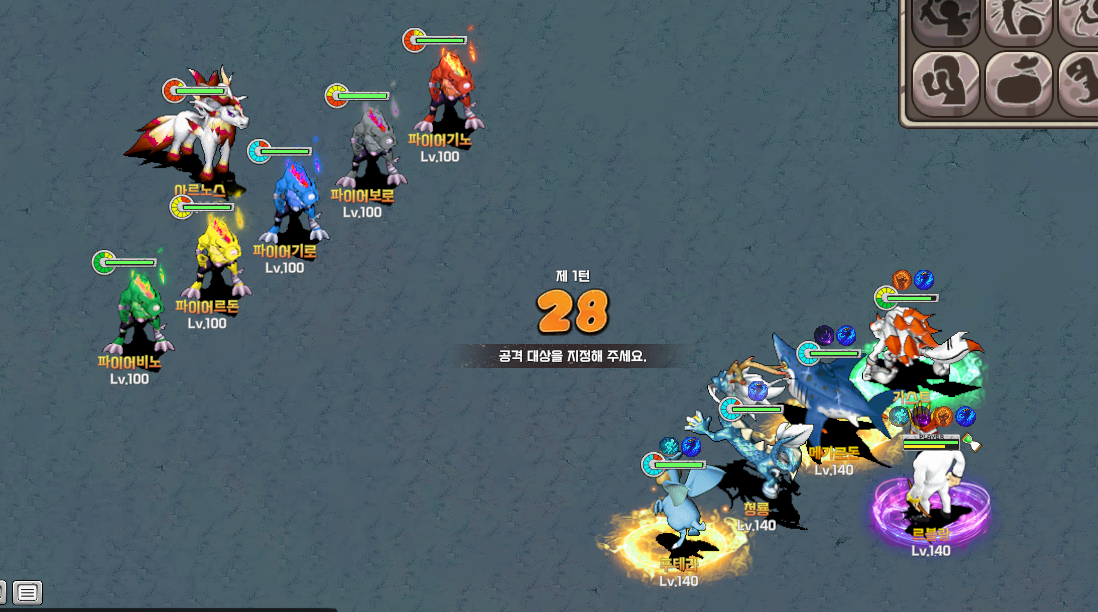Choose the dinosaur pet action button
Screen dimensions: 1098x612
pos(1080,84)
